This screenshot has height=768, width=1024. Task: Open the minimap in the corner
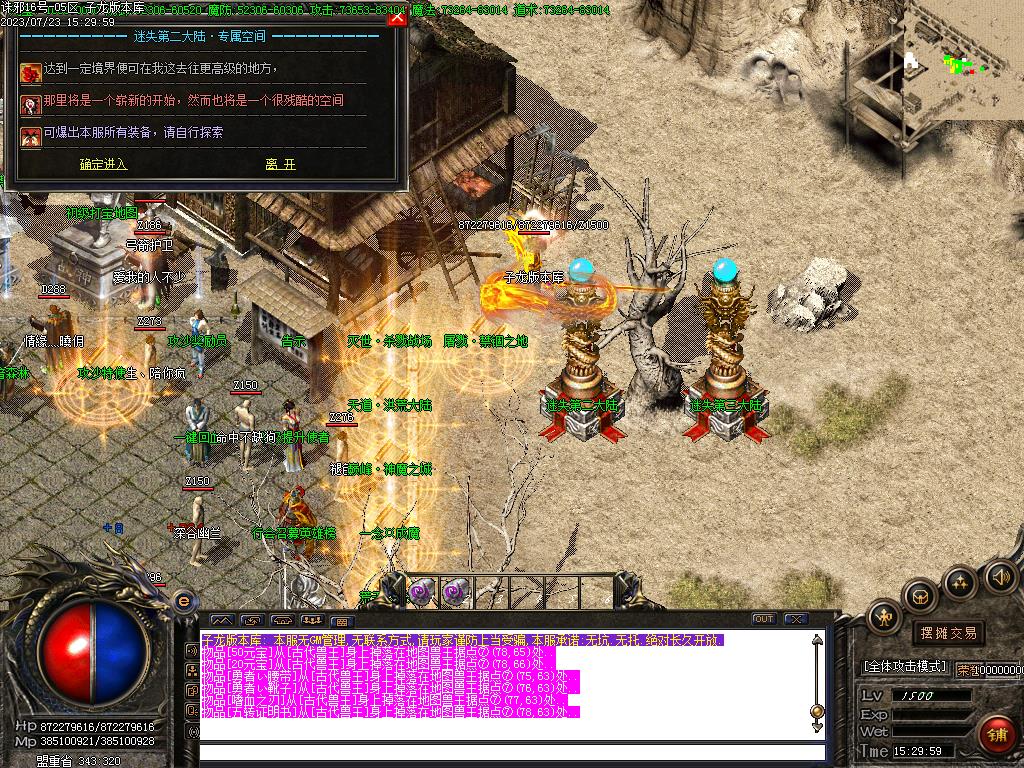(963, 60)
